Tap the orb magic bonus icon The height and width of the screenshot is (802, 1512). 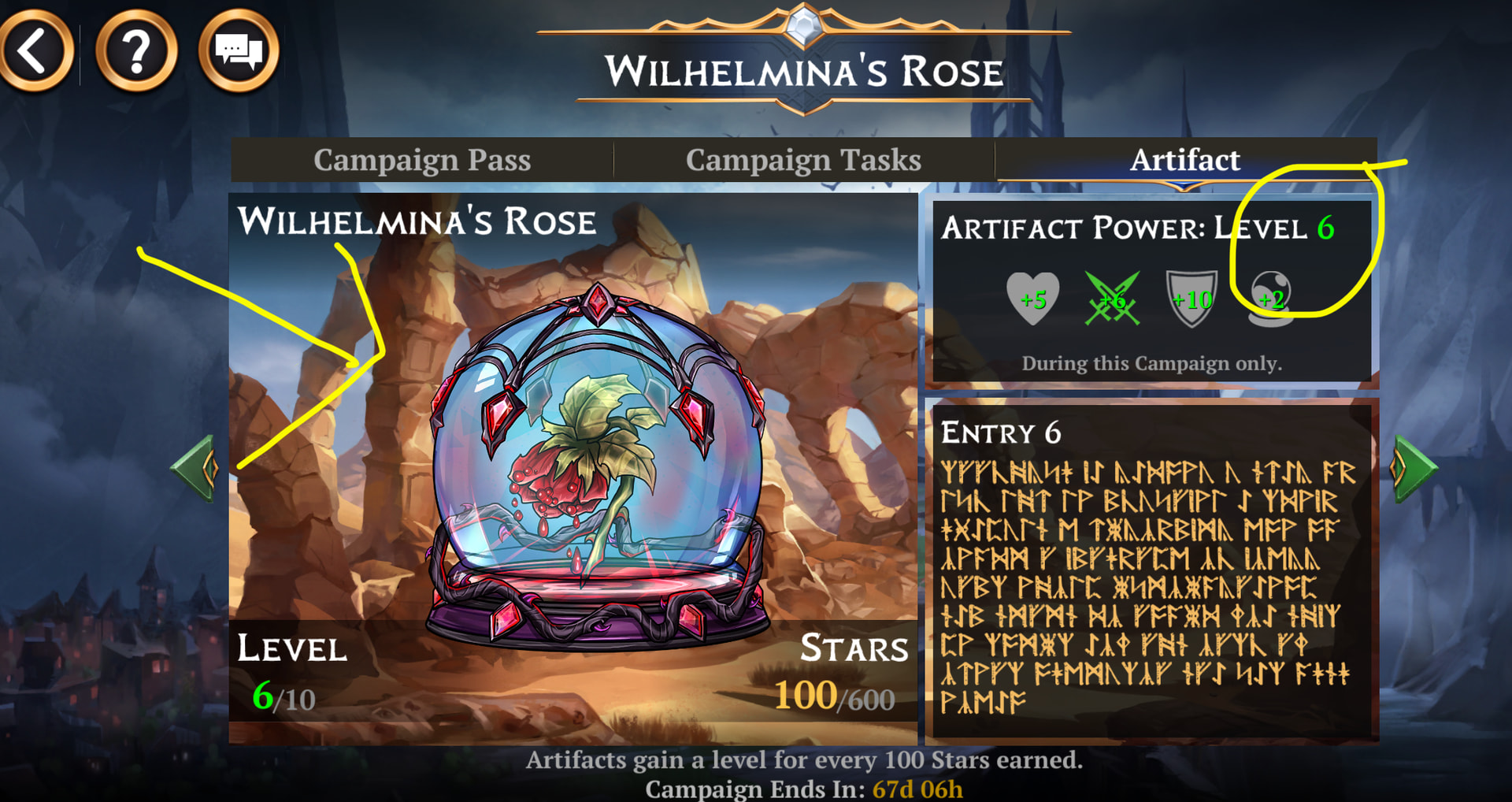1270,299
